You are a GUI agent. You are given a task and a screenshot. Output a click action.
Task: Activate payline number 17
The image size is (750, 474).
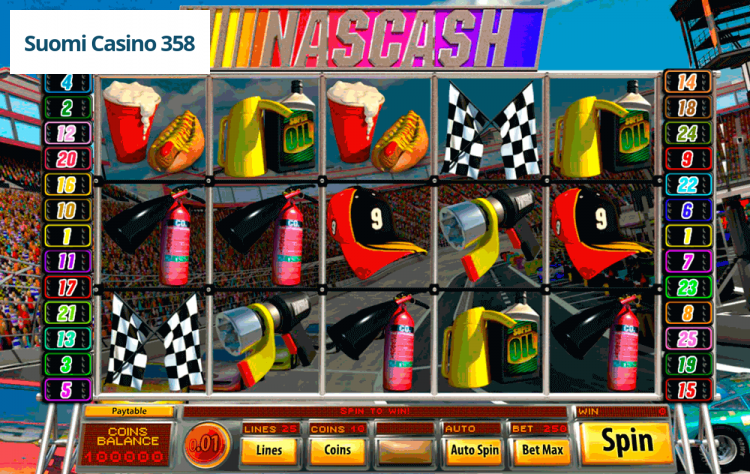pos(68,287)
